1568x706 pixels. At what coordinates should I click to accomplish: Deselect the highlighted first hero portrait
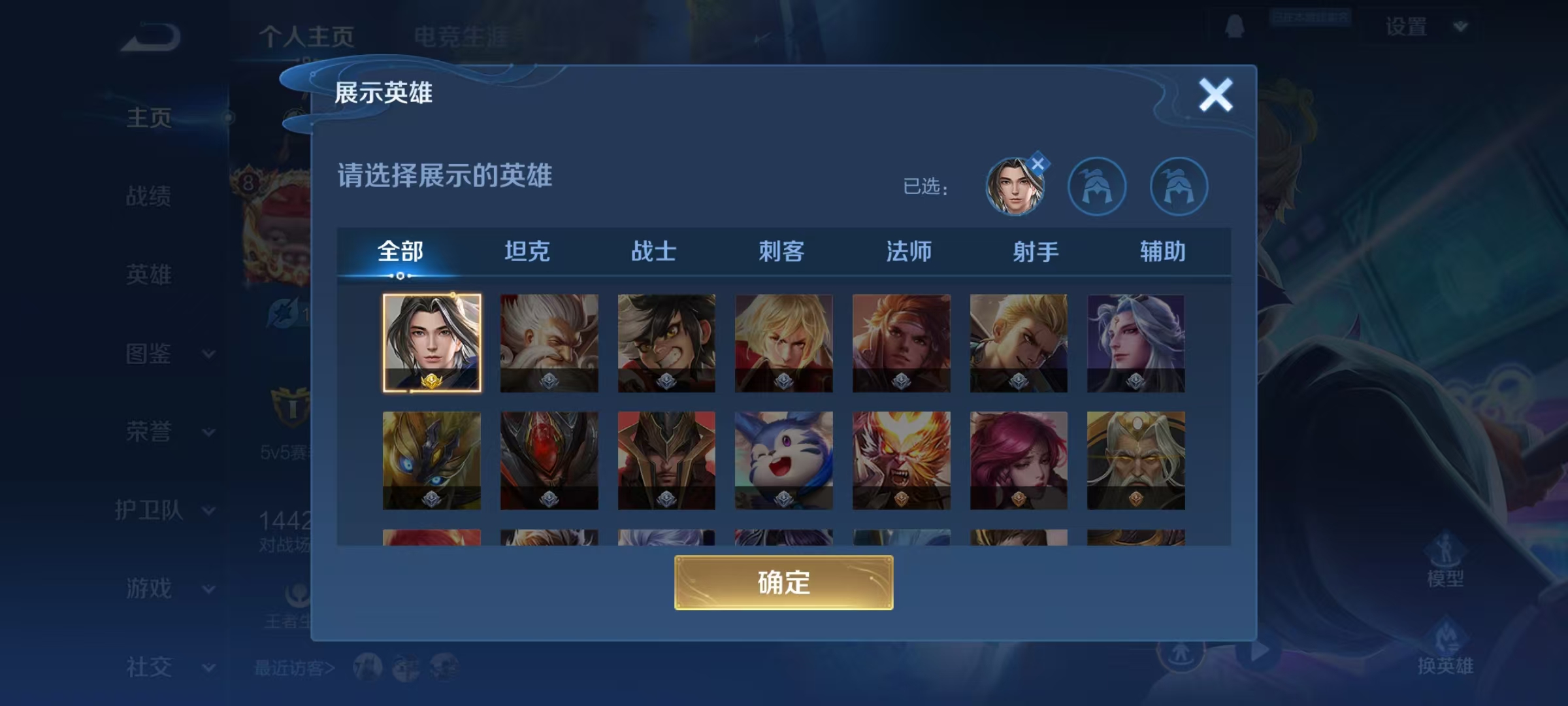[x=431, y=345]
